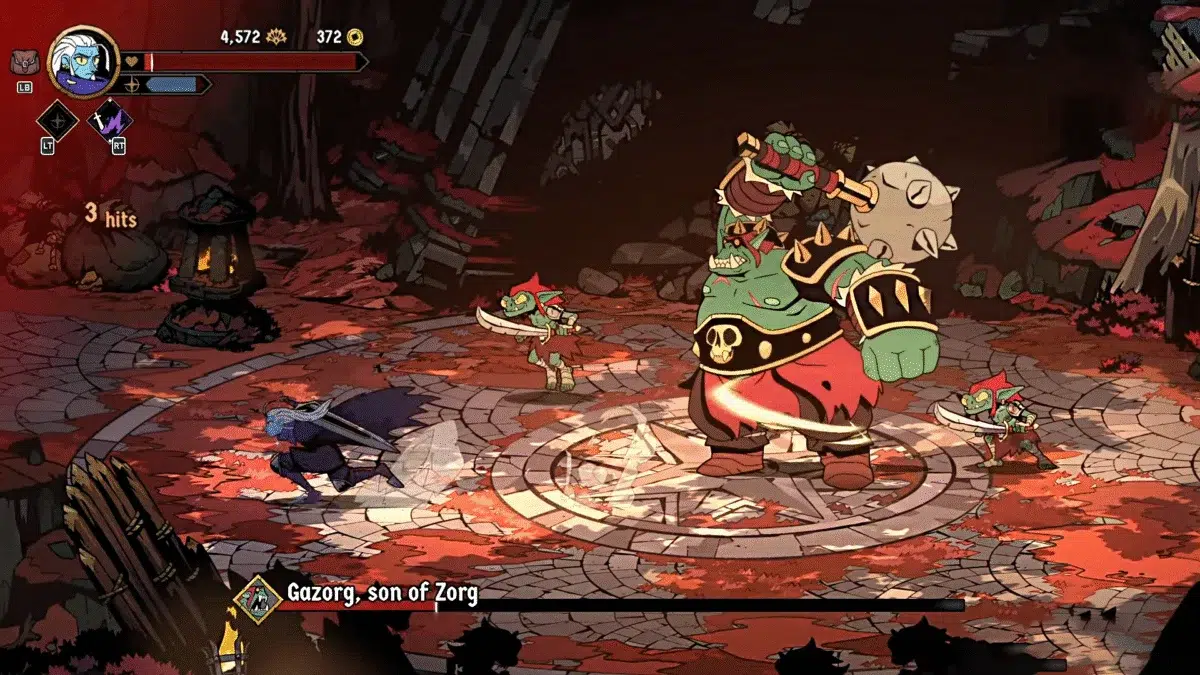The height and width of the screenshot is (675, 1200).
Task: Select the dark compass-star ability slot
Action: coord(57,122)
